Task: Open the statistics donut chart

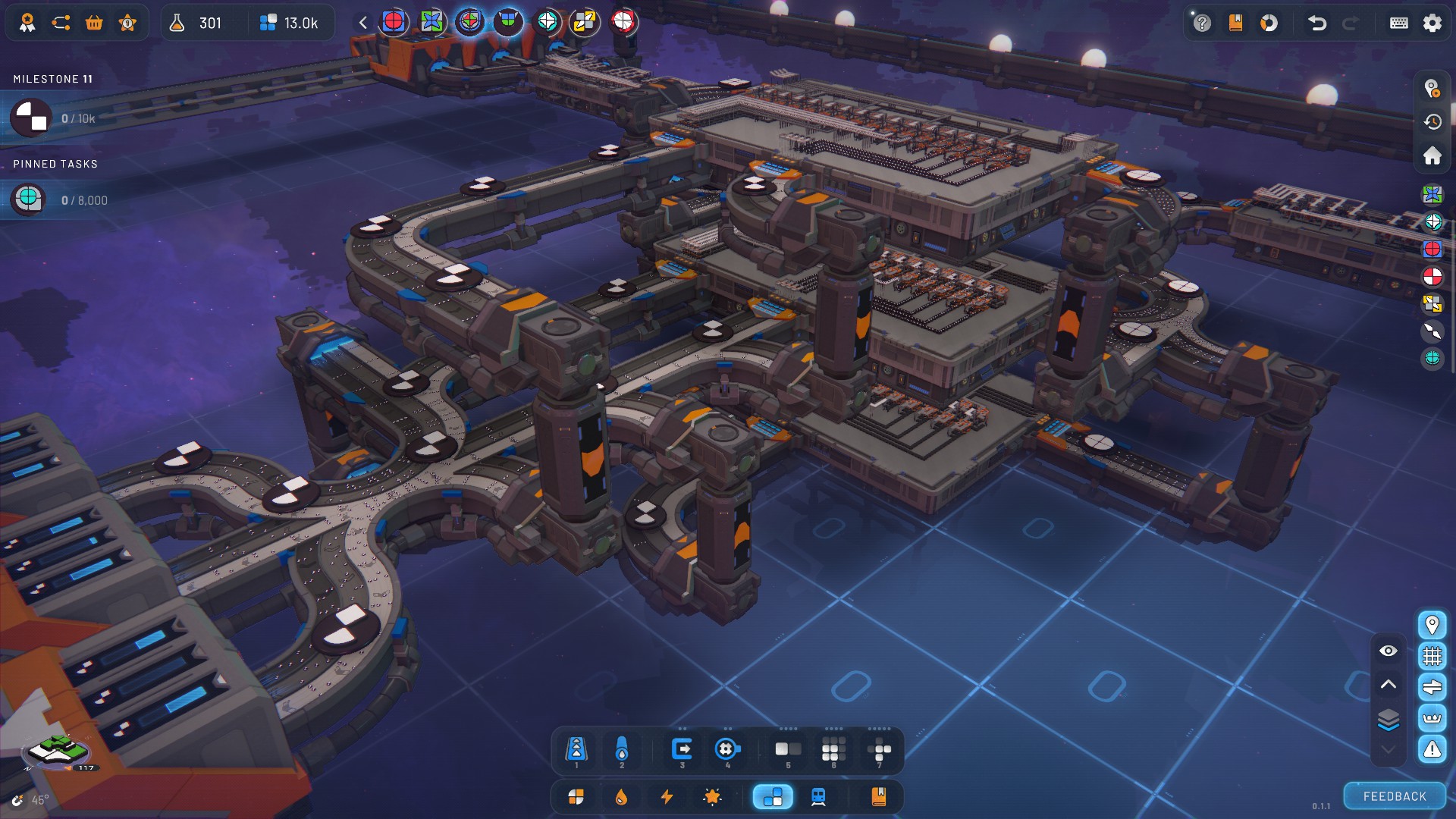Action: coord(1269,23)
